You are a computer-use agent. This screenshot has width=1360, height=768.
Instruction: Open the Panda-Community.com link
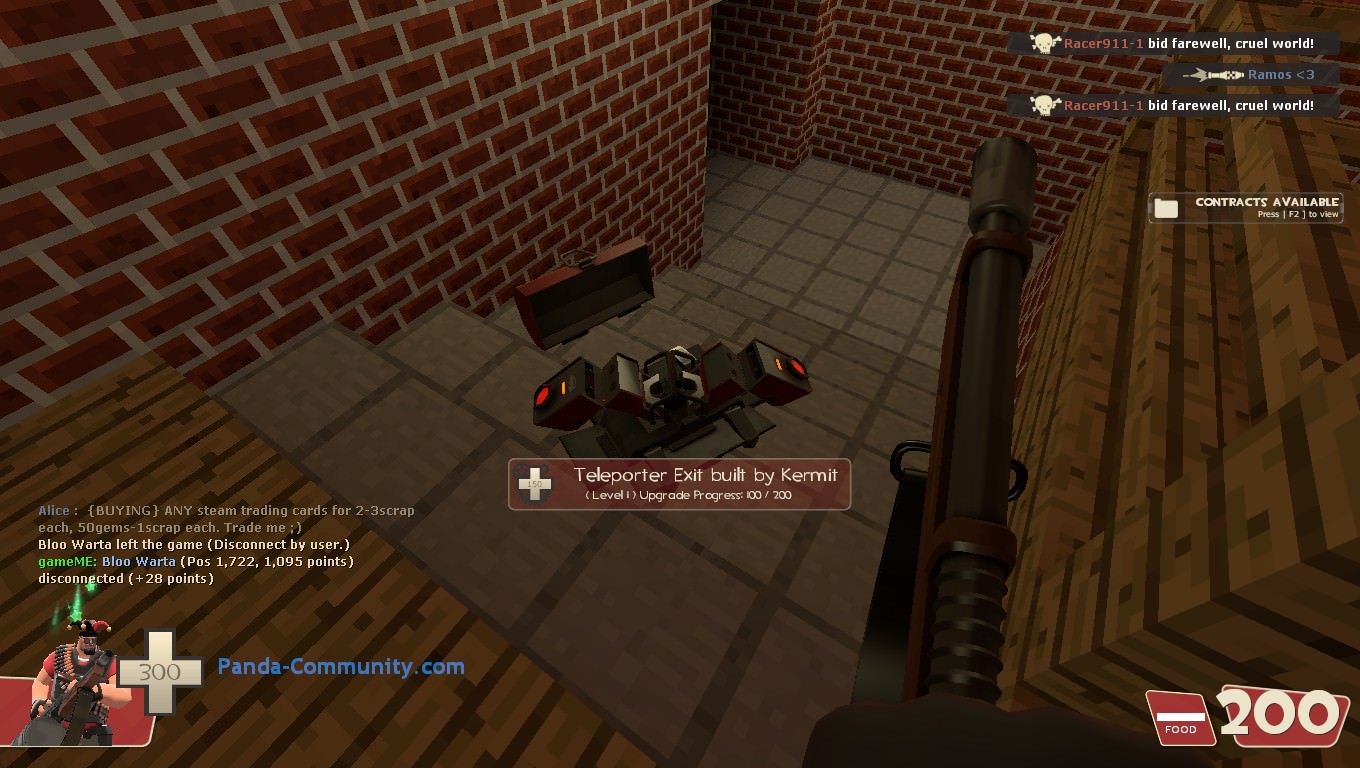point(342,667)
